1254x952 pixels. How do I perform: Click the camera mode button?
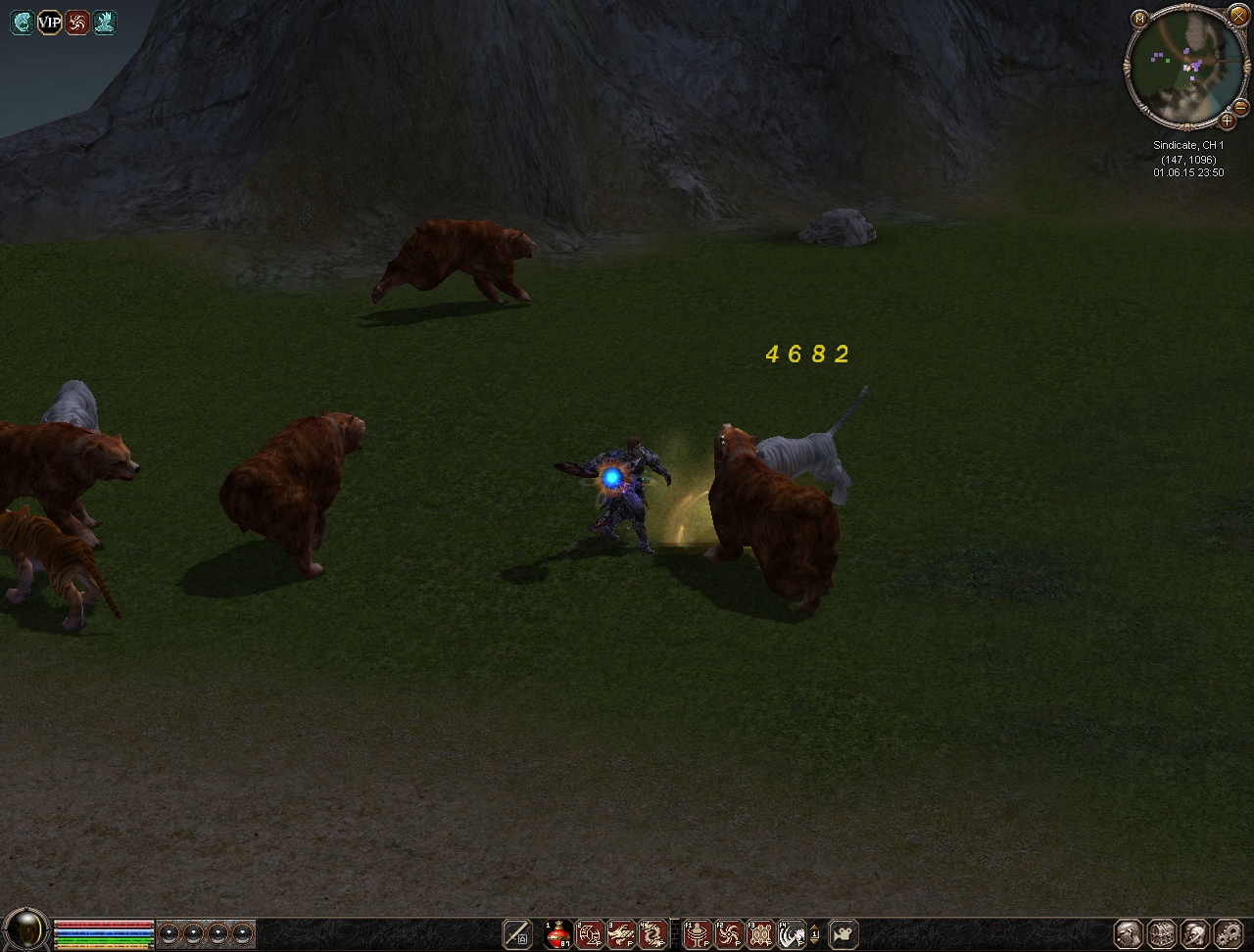coord(844,935)
